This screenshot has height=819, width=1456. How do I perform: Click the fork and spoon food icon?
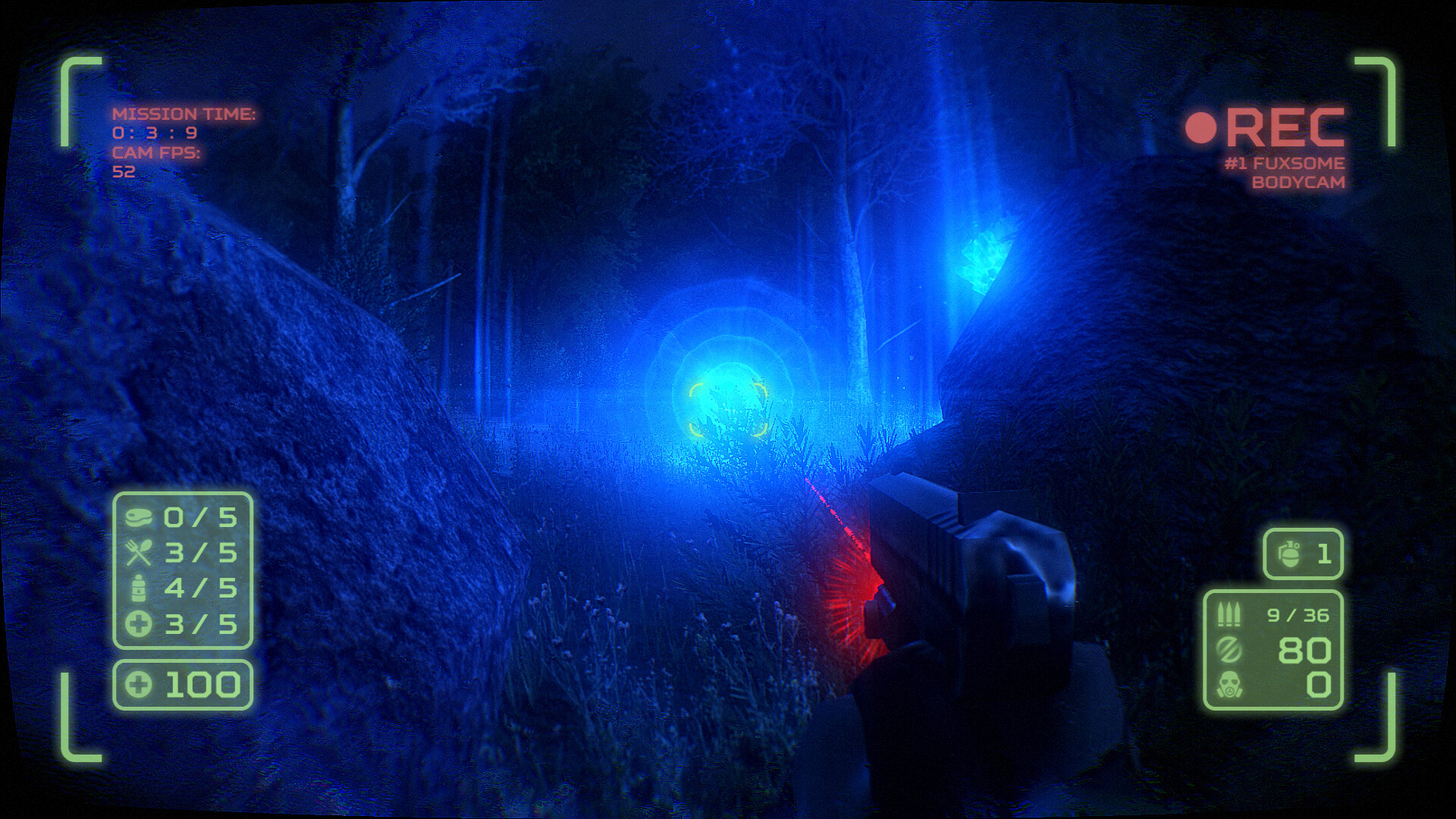click(x=141, y=551)
